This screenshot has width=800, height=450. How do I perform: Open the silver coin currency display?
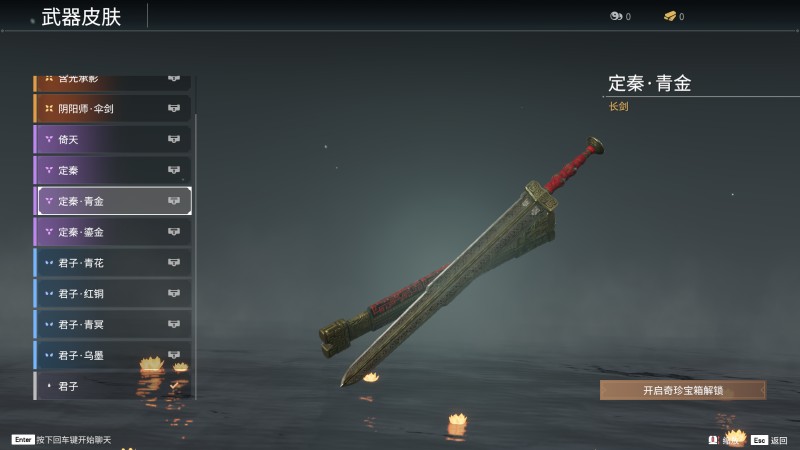(620, 16)
